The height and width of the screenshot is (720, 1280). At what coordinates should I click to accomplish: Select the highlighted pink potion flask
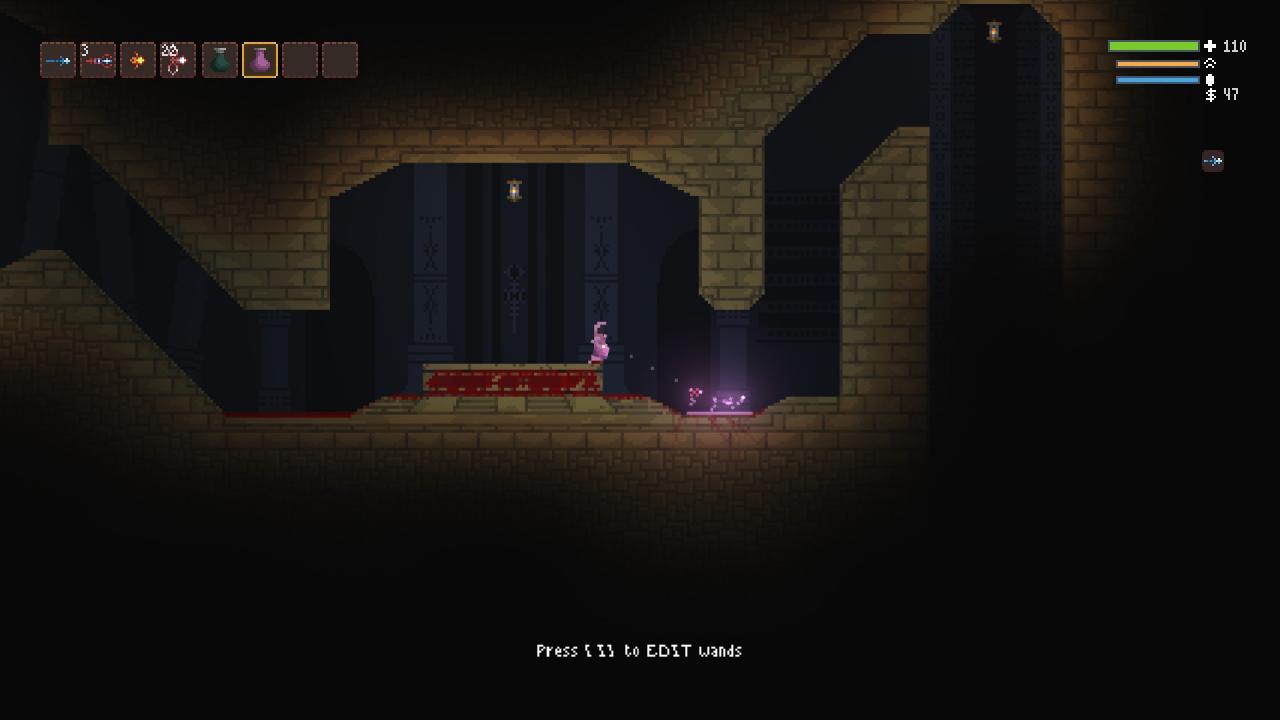[260, 60]
